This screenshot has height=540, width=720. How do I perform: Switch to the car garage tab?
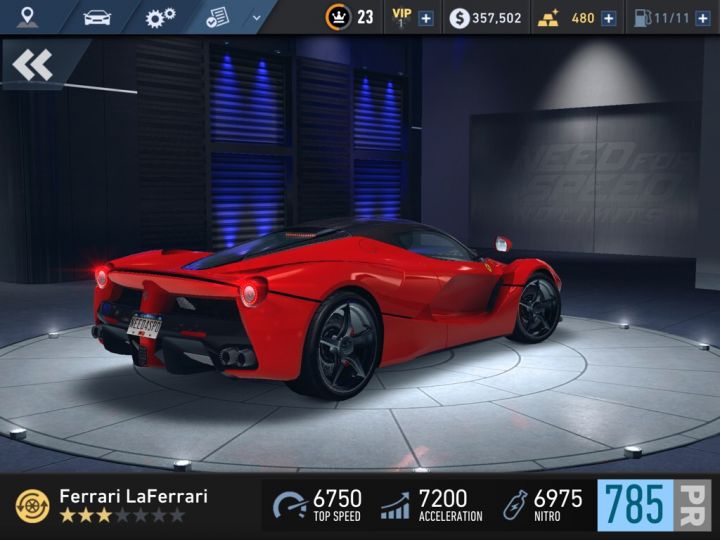[x=97, y=17]
